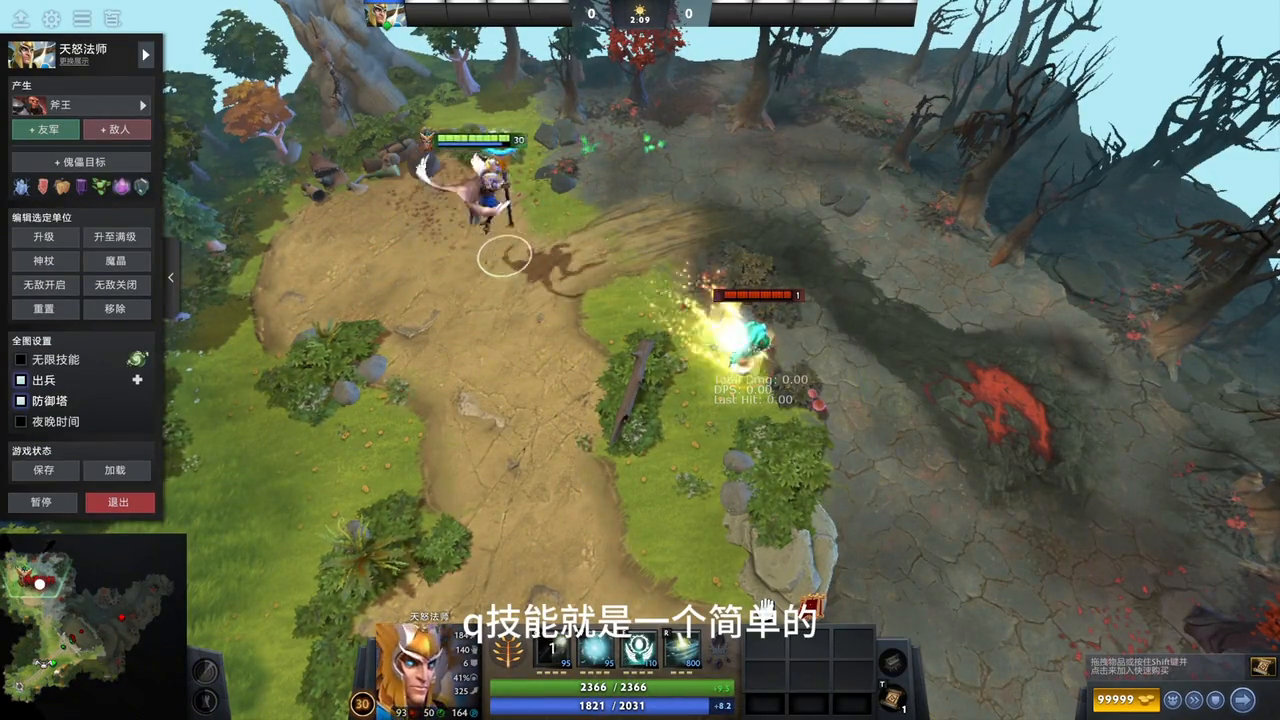Level up the unit with 升级
This screenshot has width=1280, height=720.
[x=43, y=237]
